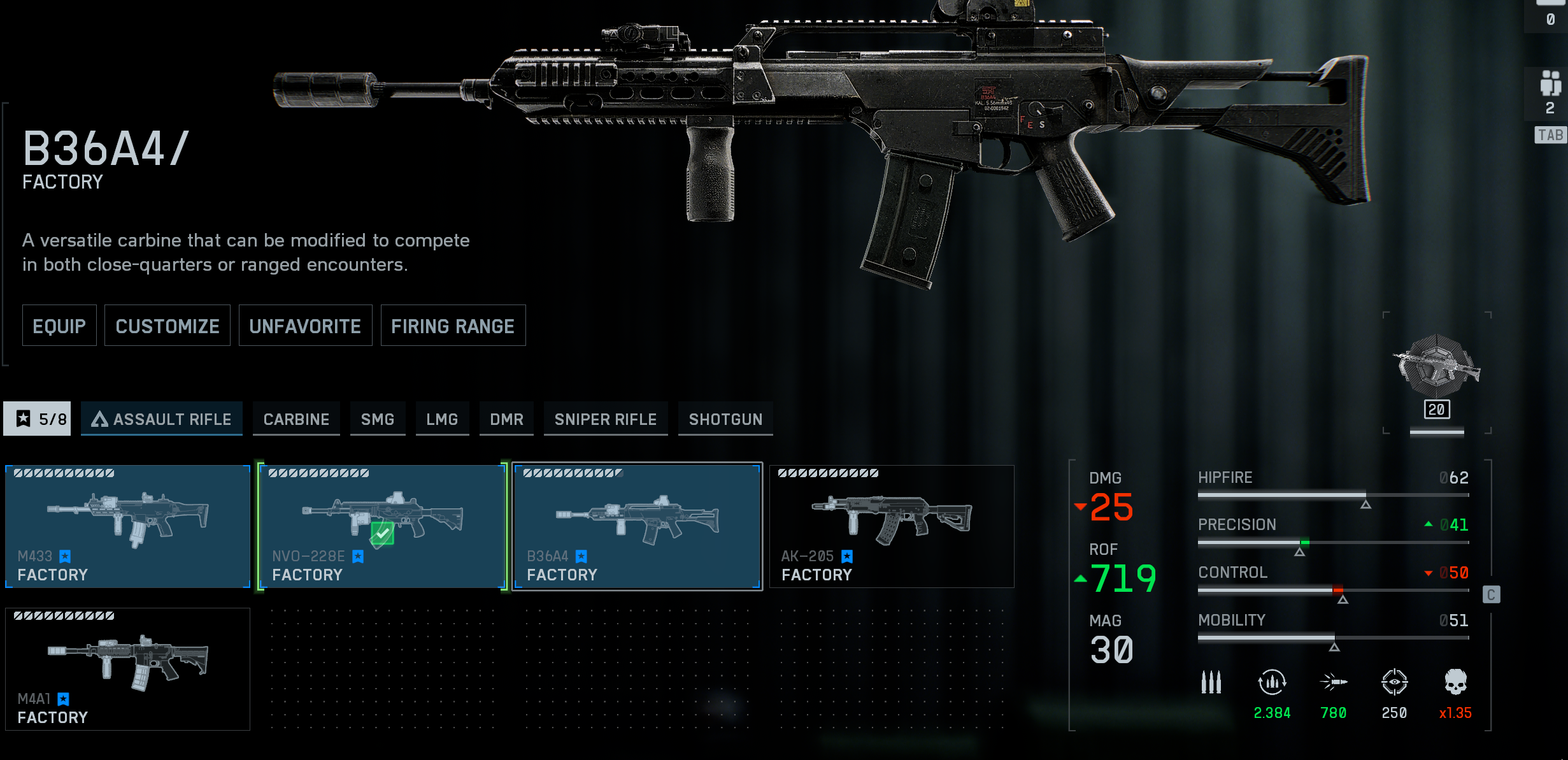Open the Customize weapon screen
Image resolution: width=1568 pixels, height=760 pixels.
(x=167, y=326)
